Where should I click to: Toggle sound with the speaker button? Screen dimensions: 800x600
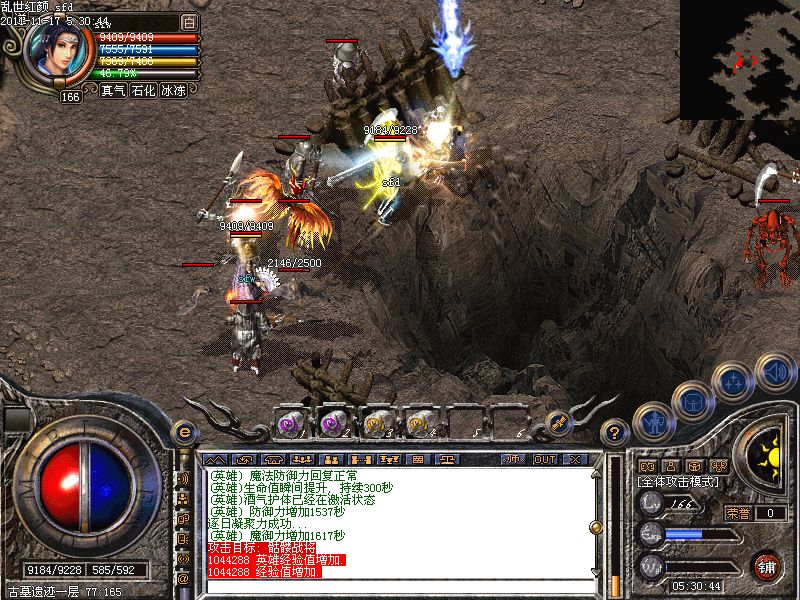point(774,373)
